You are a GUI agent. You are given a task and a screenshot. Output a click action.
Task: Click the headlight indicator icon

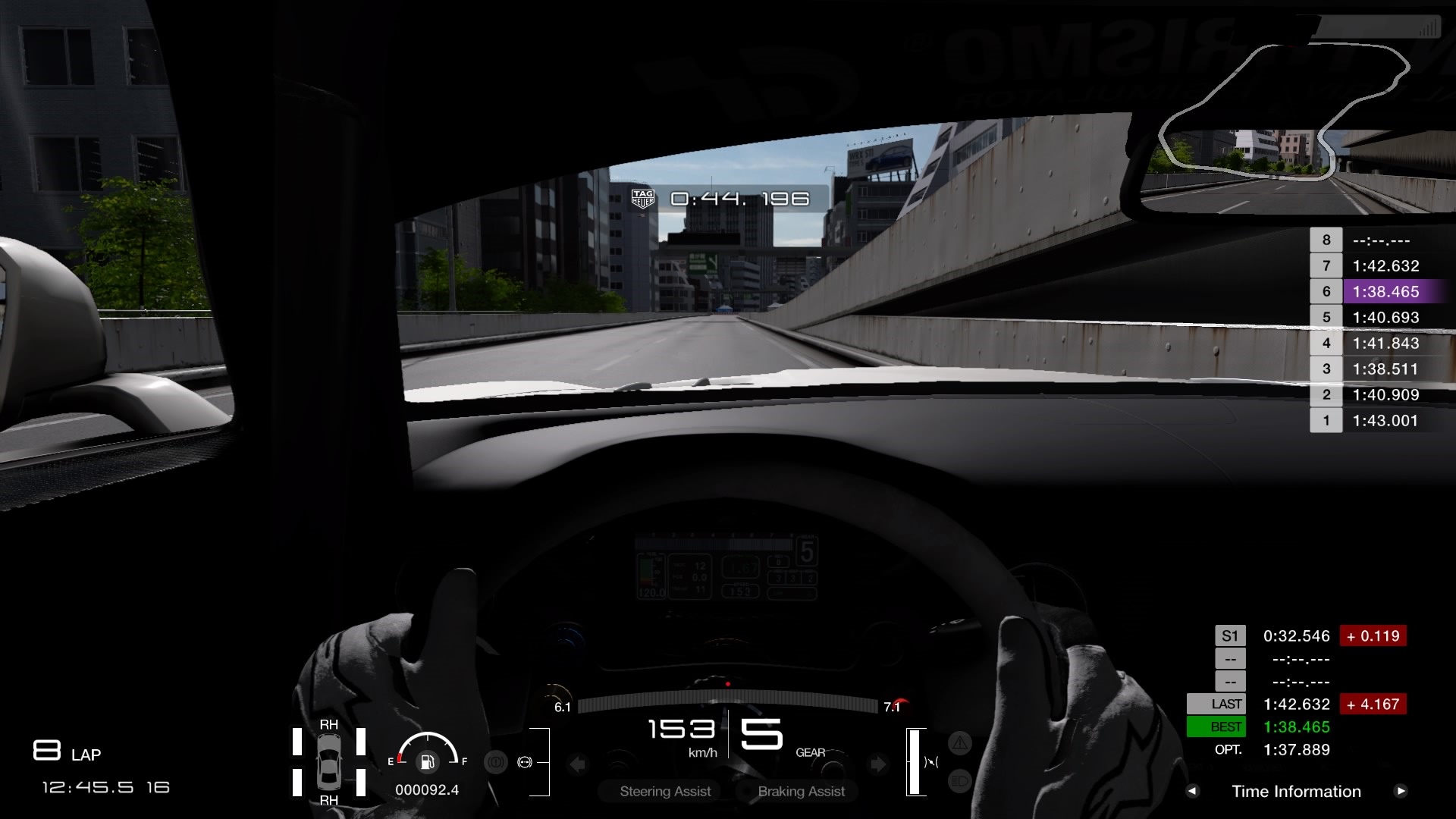960,781
